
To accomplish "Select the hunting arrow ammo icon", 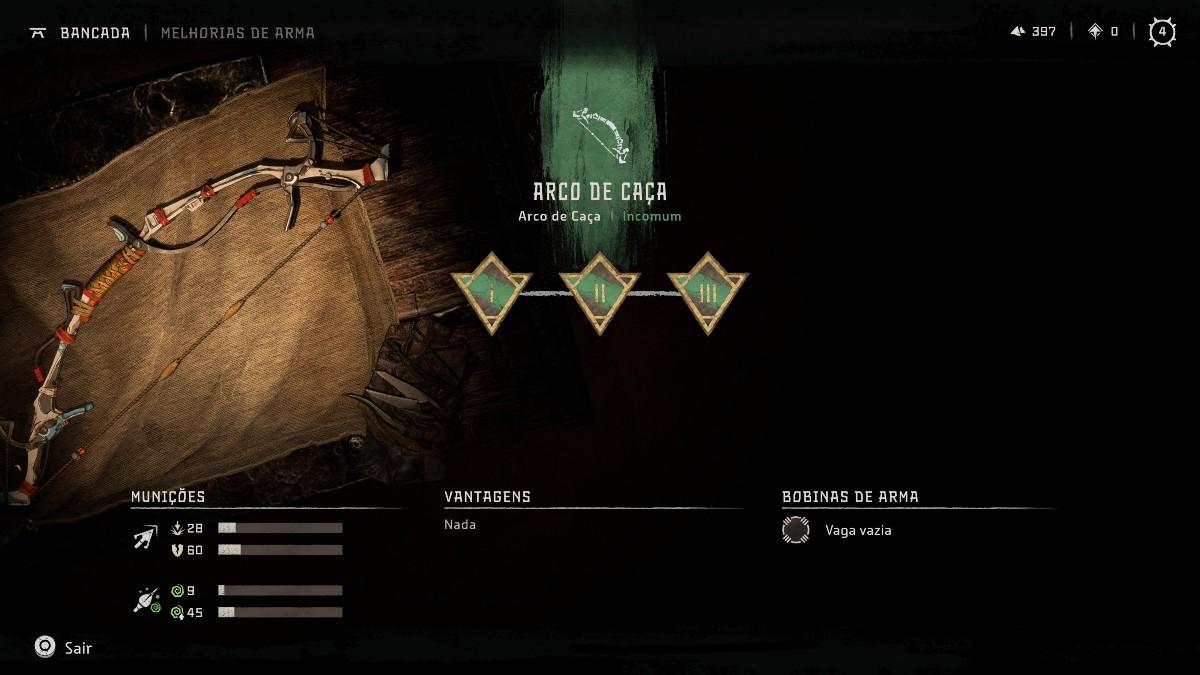I will (145, 539).
